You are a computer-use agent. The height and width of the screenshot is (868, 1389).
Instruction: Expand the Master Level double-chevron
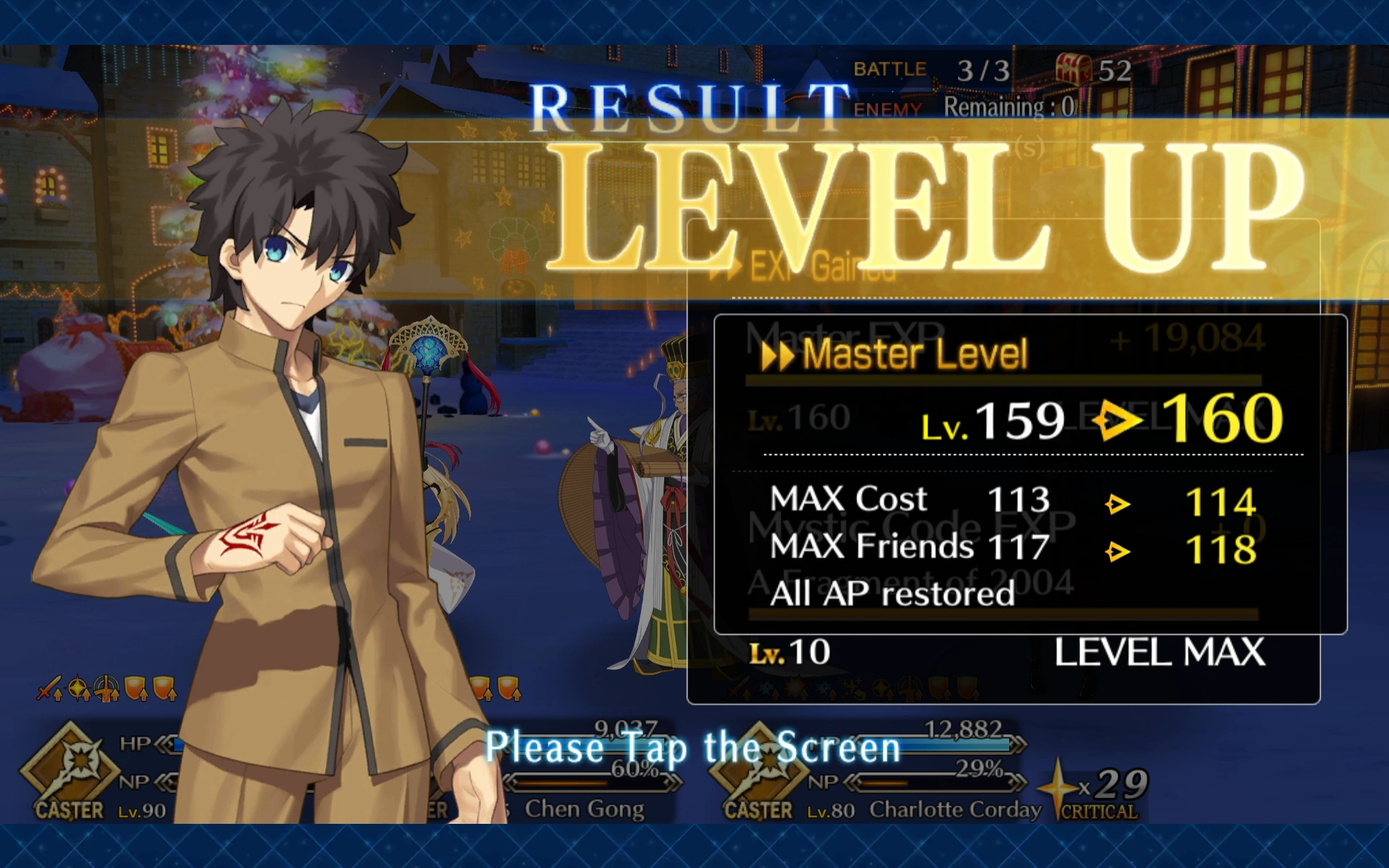(x=778, y=354)
